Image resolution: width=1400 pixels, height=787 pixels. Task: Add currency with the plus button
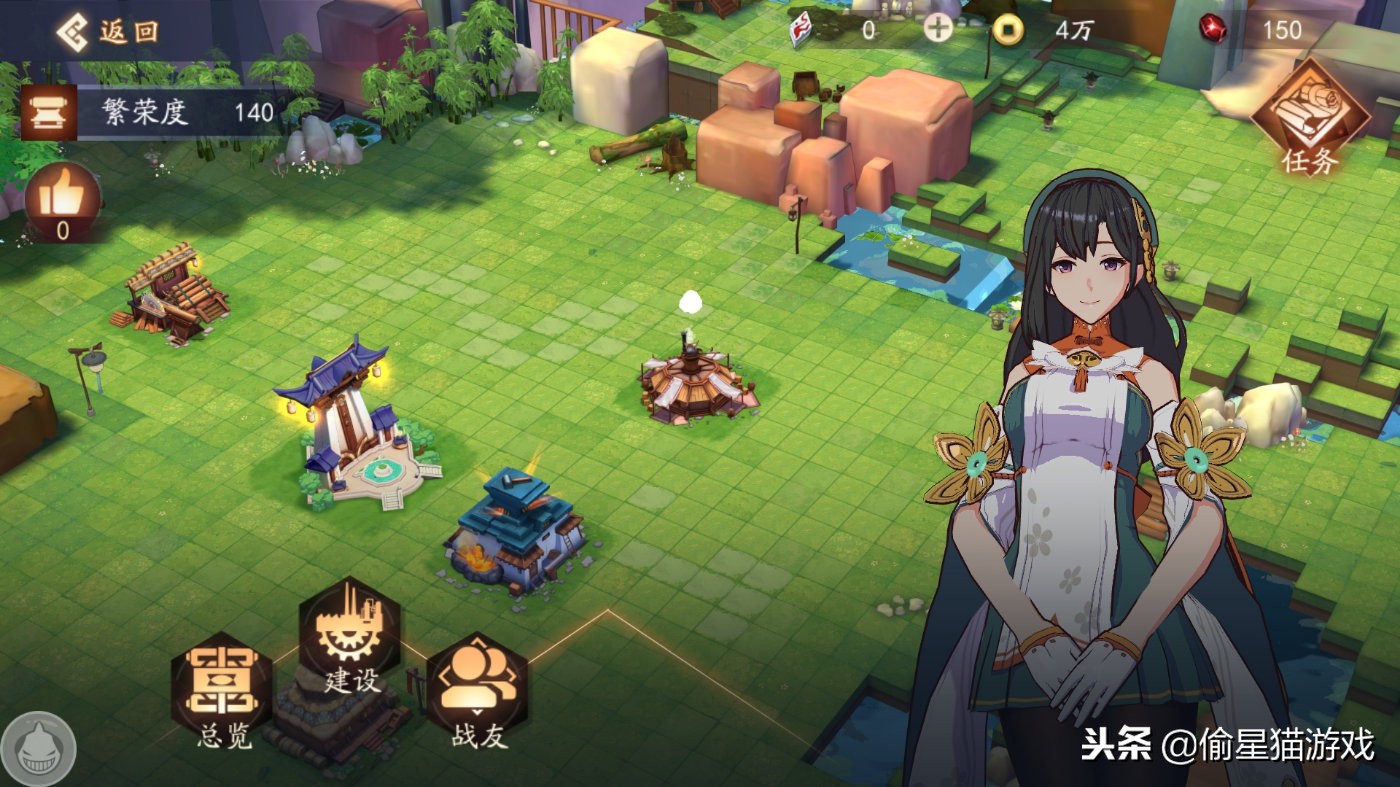[937, 29]
